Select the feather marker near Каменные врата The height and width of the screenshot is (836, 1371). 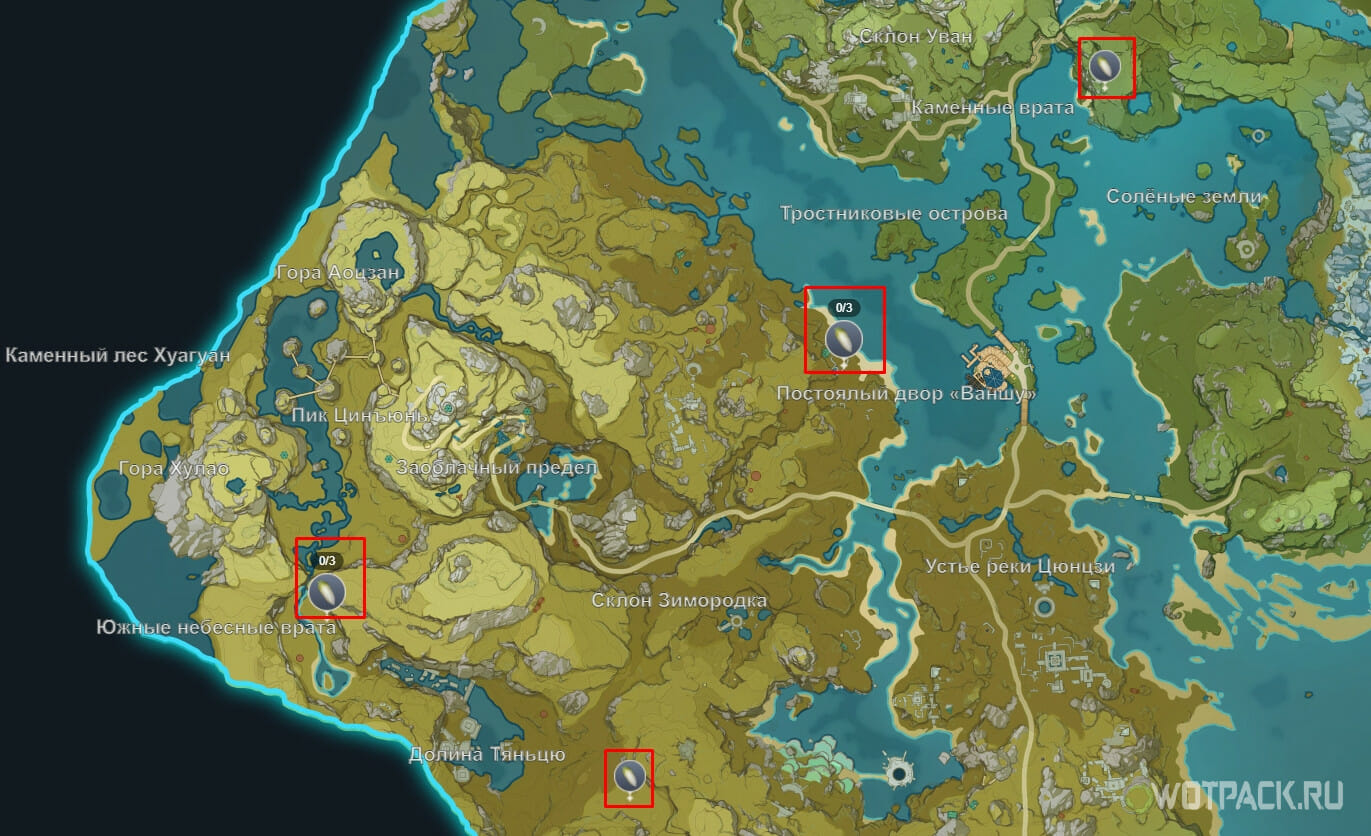point(1103,67)
